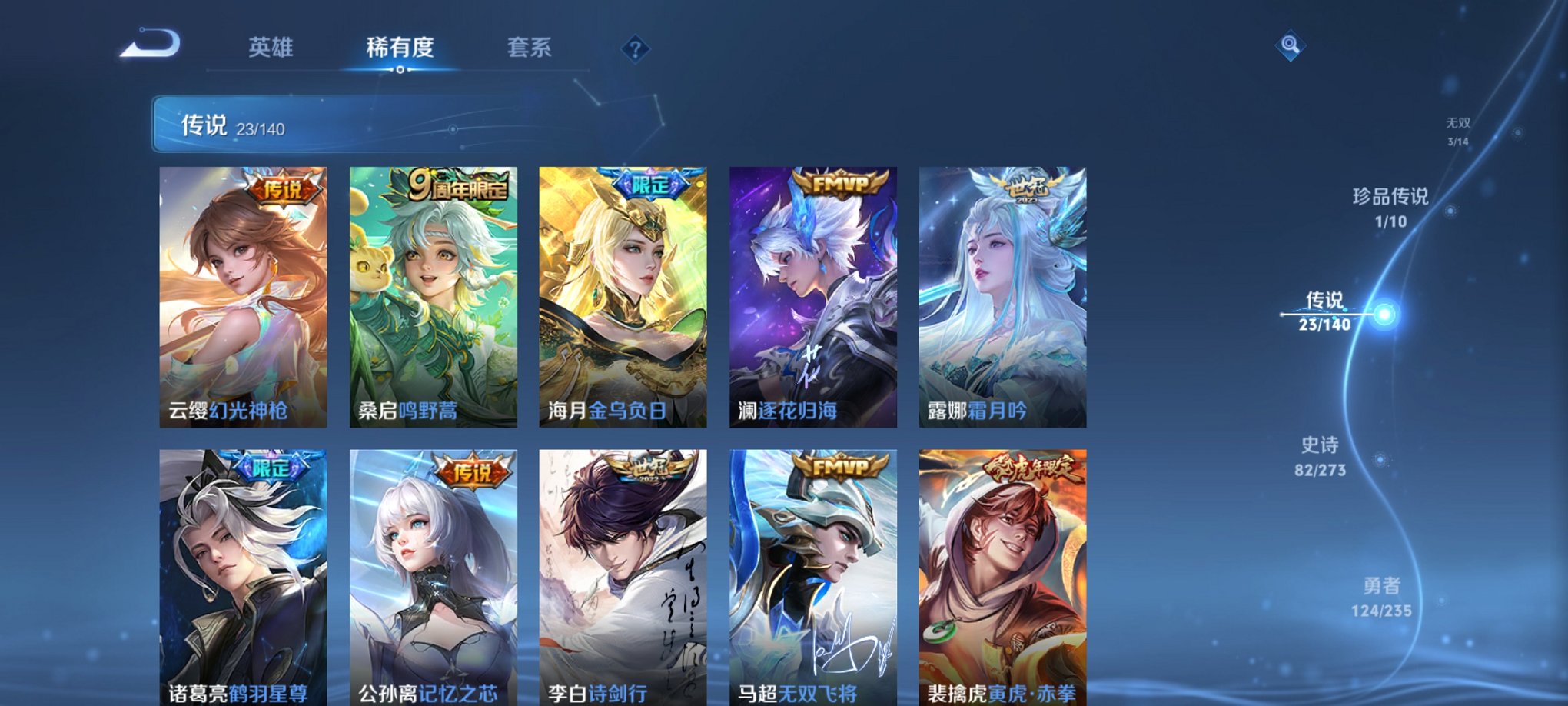1568x706 pixels.
Task: Click the 限定 badge on 海月's skin card
Action: [650, 185]
